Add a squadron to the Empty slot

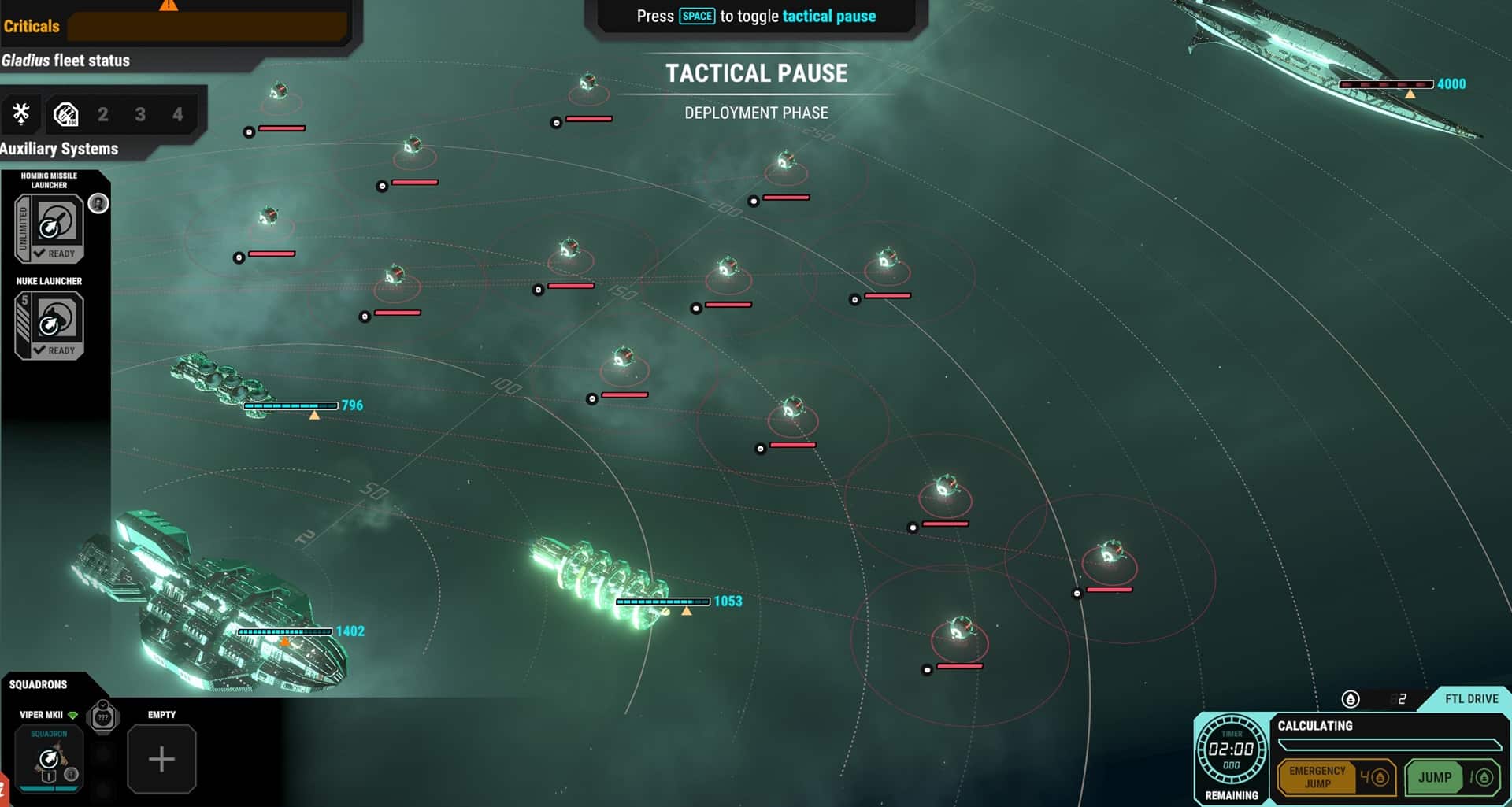point(161,759)
